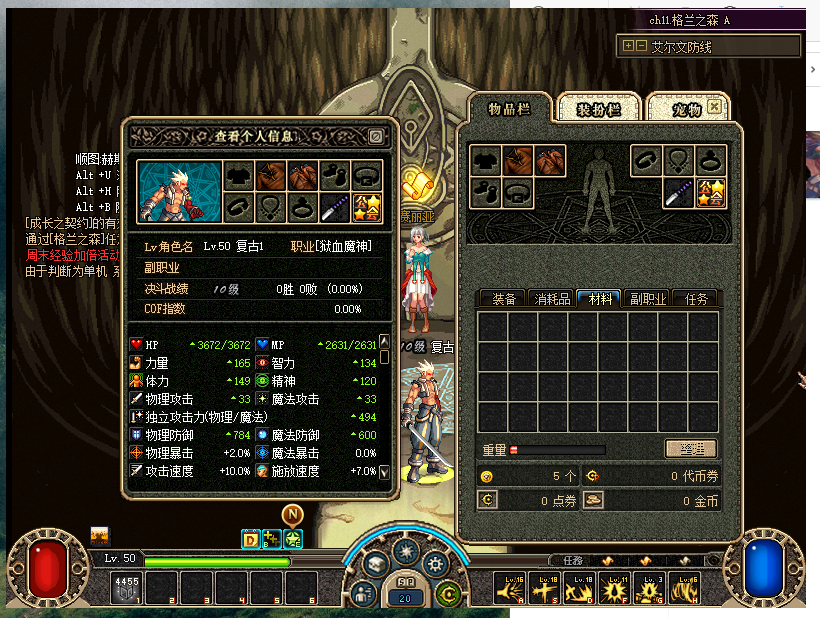820x618 pixels.
Task: Show the 装备 item category
Action: click(x=503, y=298)
